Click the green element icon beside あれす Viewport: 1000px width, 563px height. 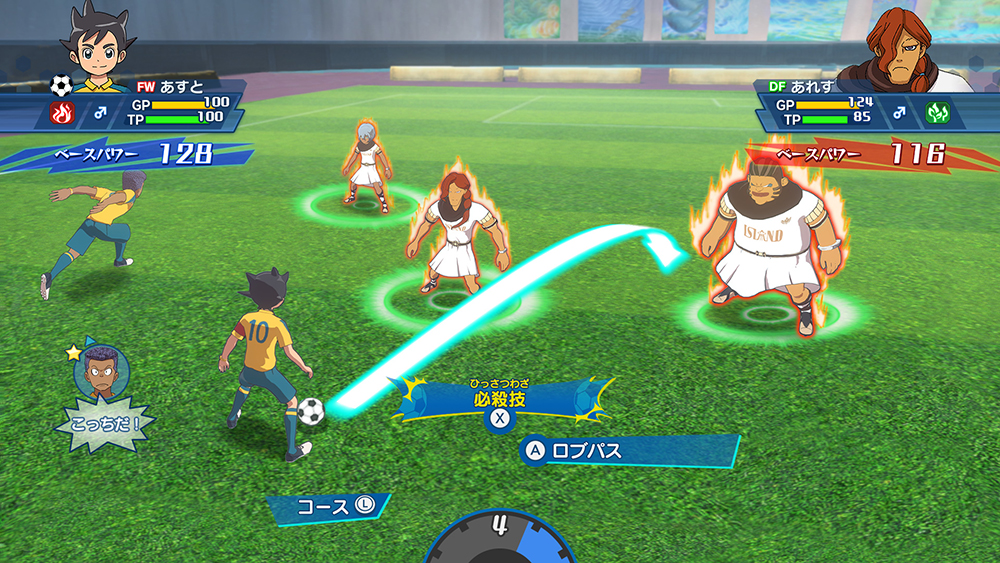[x=937, y=112]
